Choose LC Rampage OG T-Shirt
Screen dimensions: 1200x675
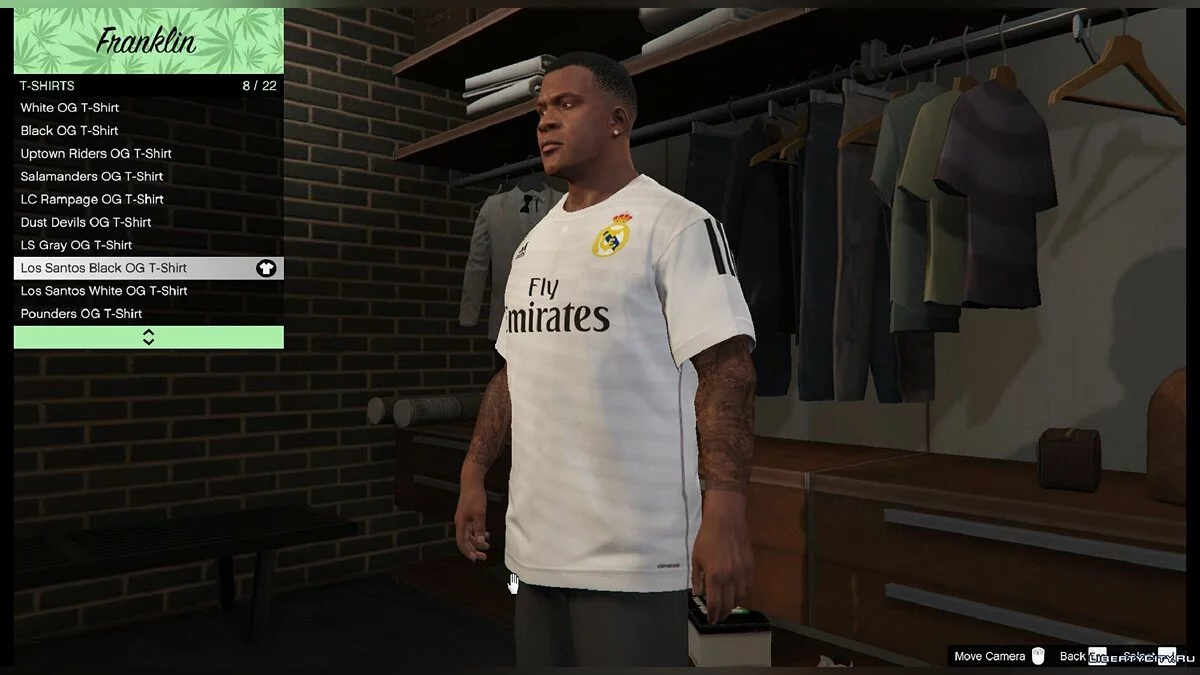[x=148, y=199]
